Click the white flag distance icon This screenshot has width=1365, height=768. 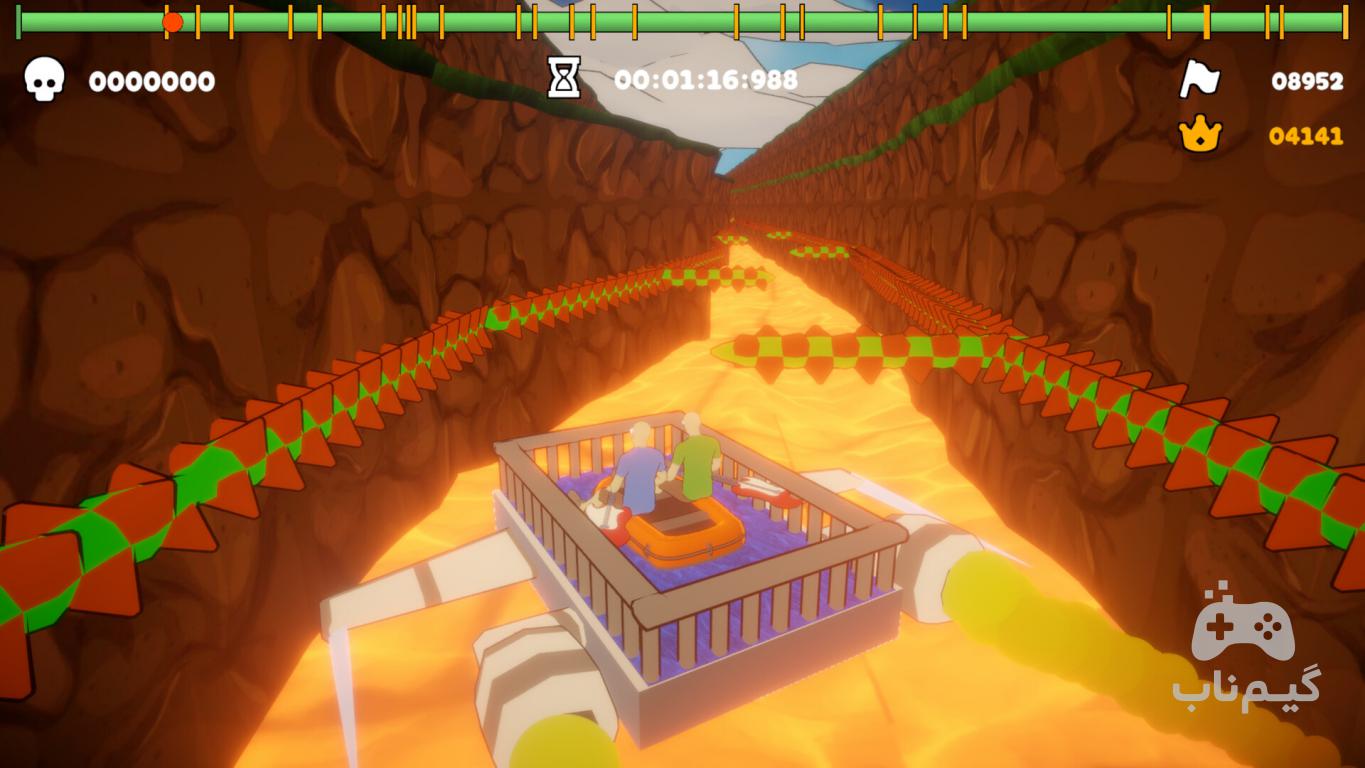tap(1199, 79)
